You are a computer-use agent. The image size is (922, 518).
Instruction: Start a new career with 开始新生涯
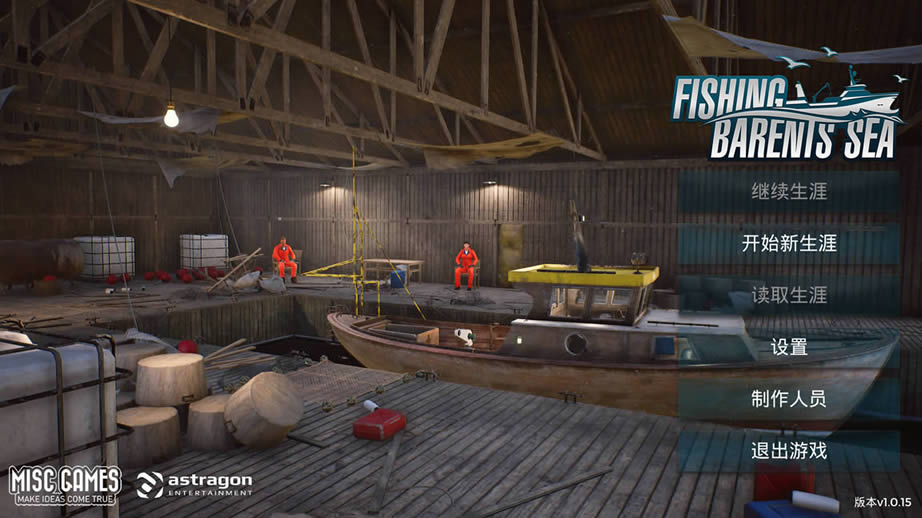789,243
